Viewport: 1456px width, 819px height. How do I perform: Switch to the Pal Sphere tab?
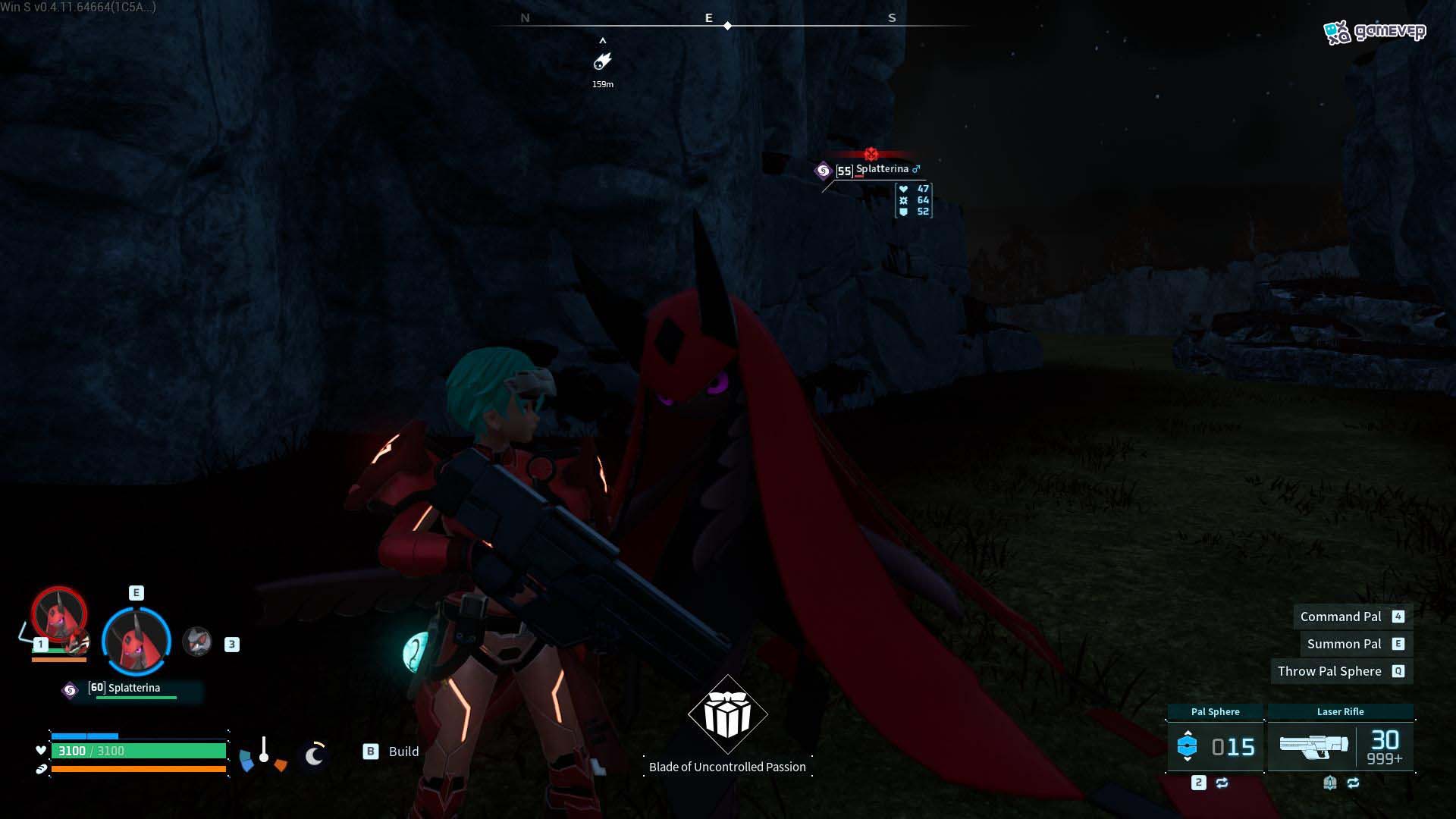tap(1216, 712)
